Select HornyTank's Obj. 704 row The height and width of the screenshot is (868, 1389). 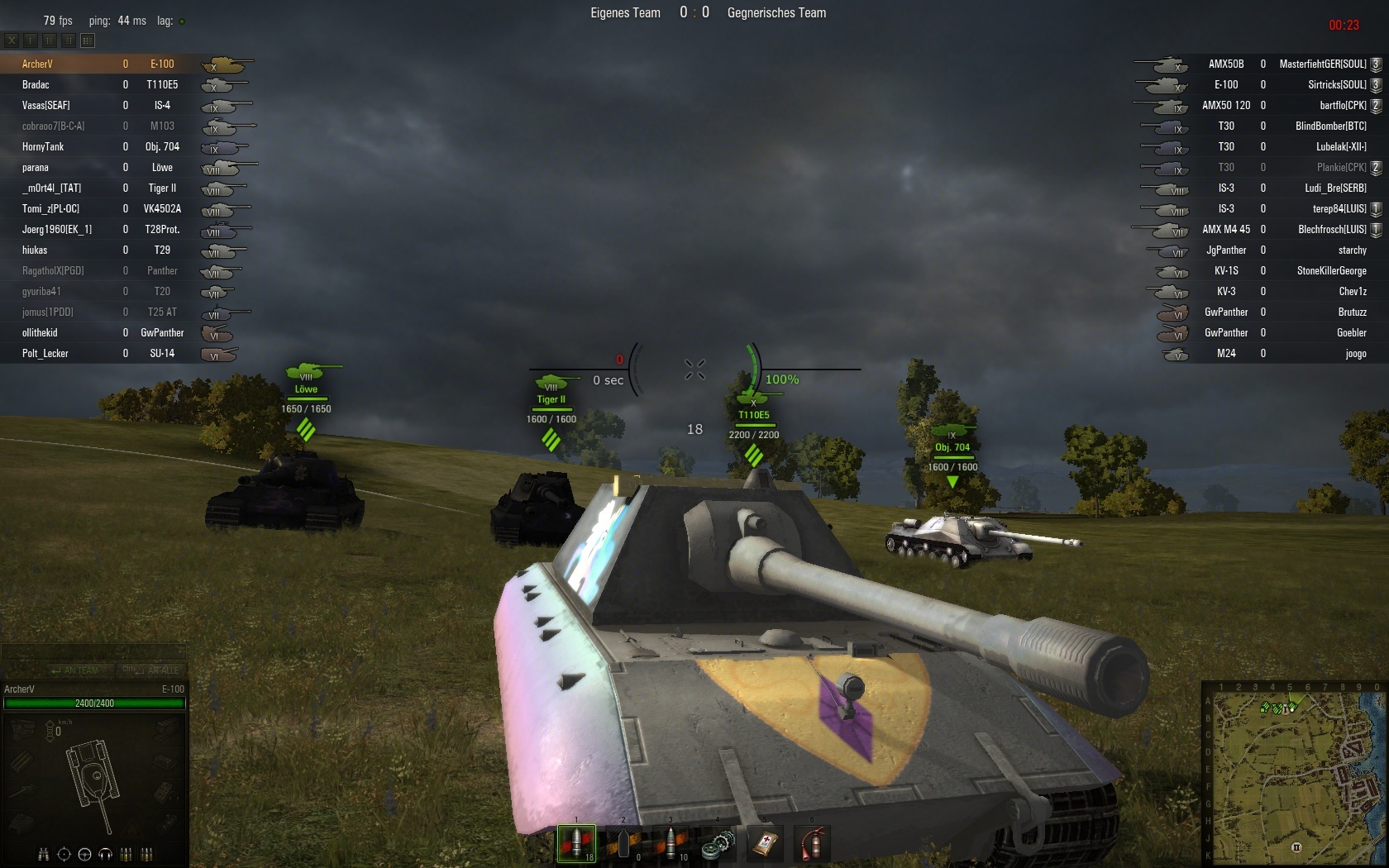[99, 146]
